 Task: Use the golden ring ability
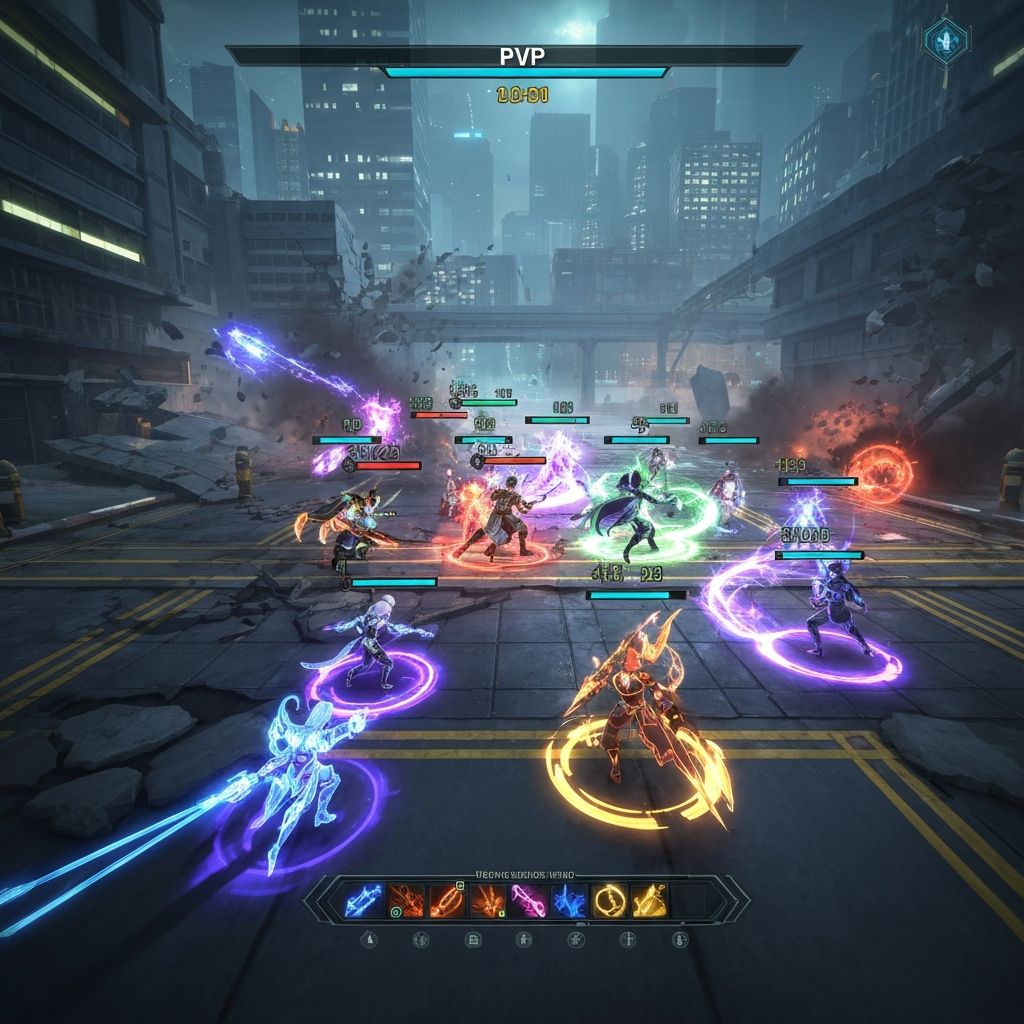609,901
